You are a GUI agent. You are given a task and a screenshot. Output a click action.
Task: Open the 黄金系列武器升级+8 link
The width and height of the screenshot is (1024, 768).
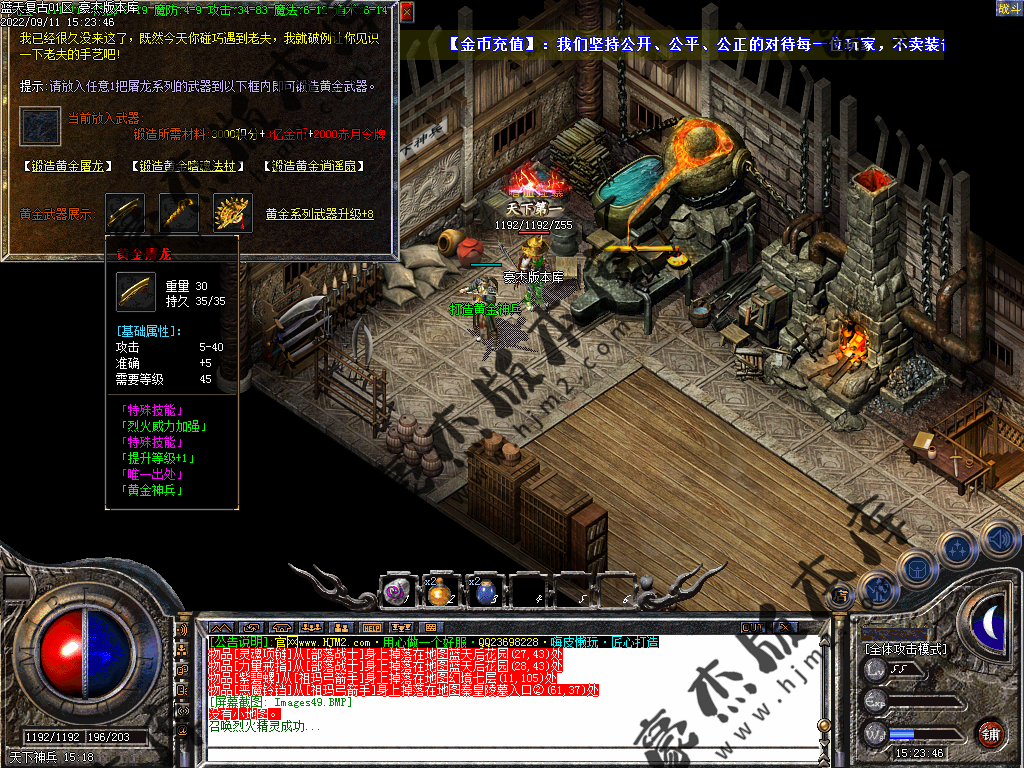pos(319,214)
